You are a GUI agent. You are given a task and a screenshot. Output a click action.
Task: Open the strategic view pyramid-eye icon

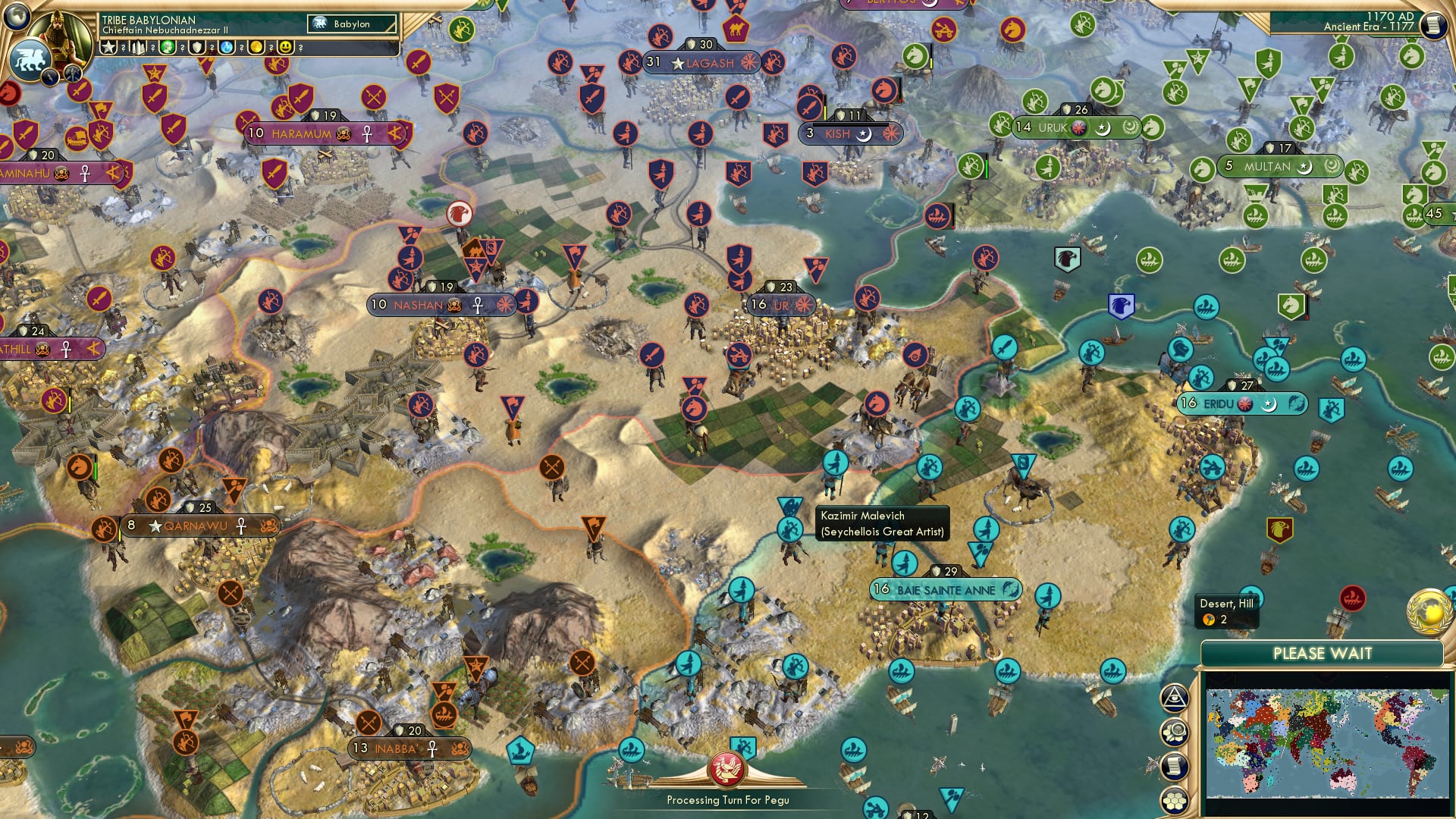click(x=1174, y=697)
